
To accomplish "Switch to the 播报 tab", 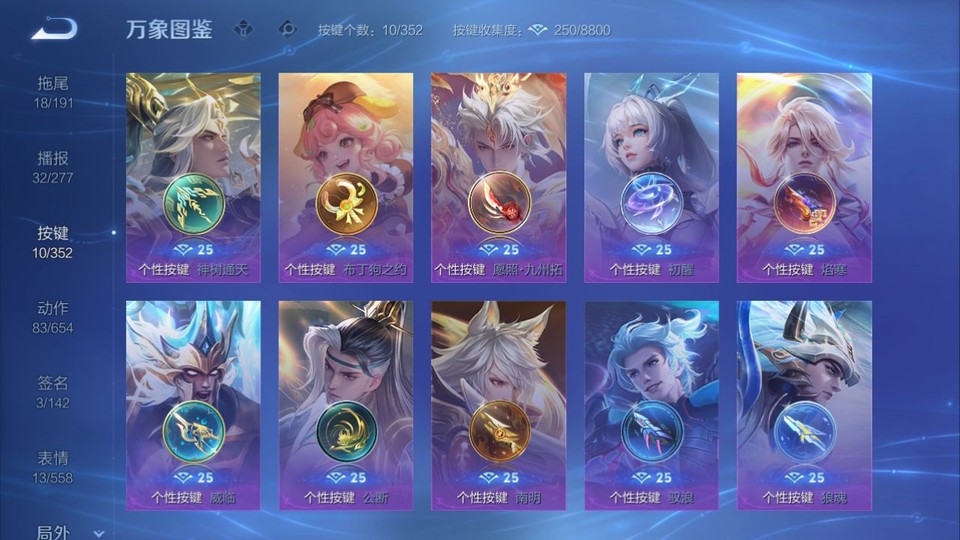I will click(53, 167).
